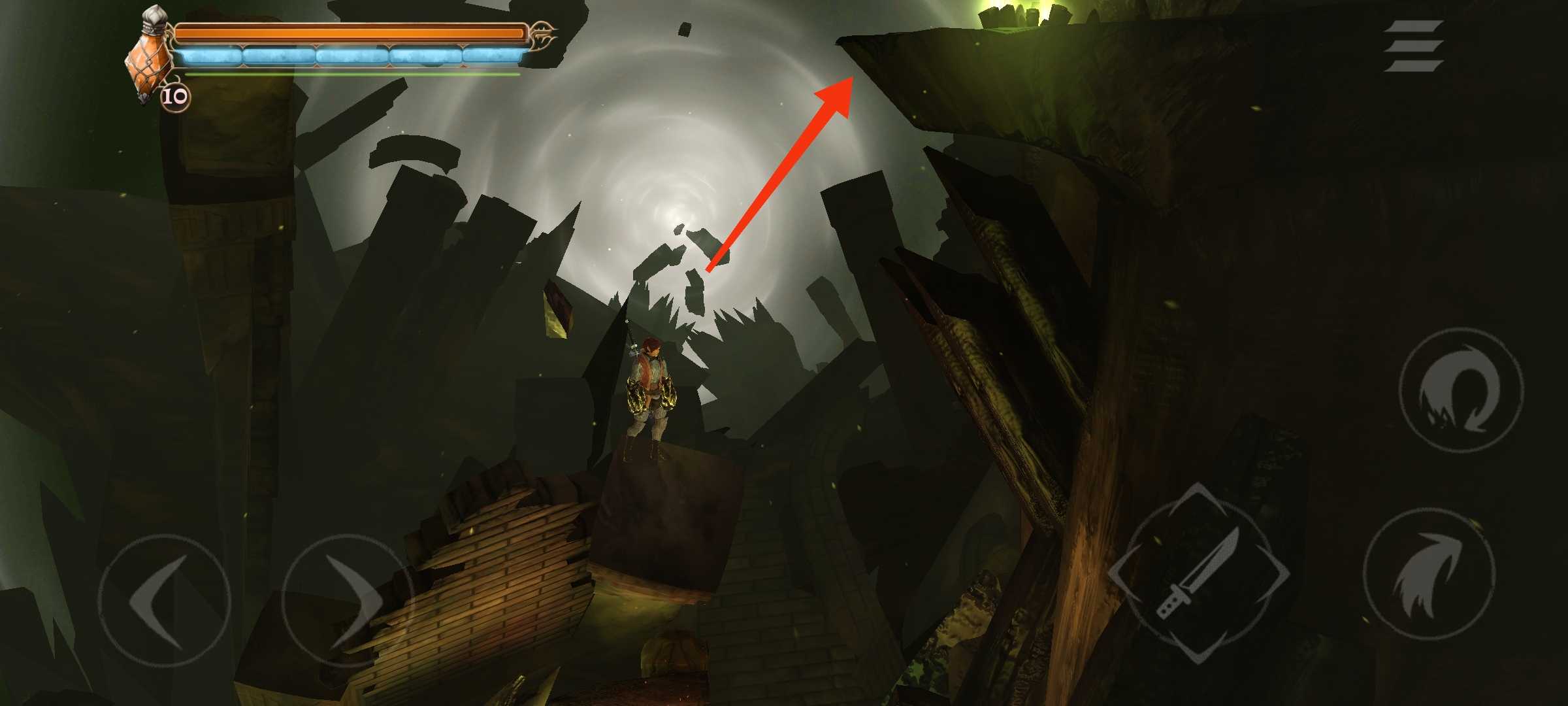Tap the move right arrow button
The height and width of the screenshot is (706, 1568).
(x=346, y=601)
